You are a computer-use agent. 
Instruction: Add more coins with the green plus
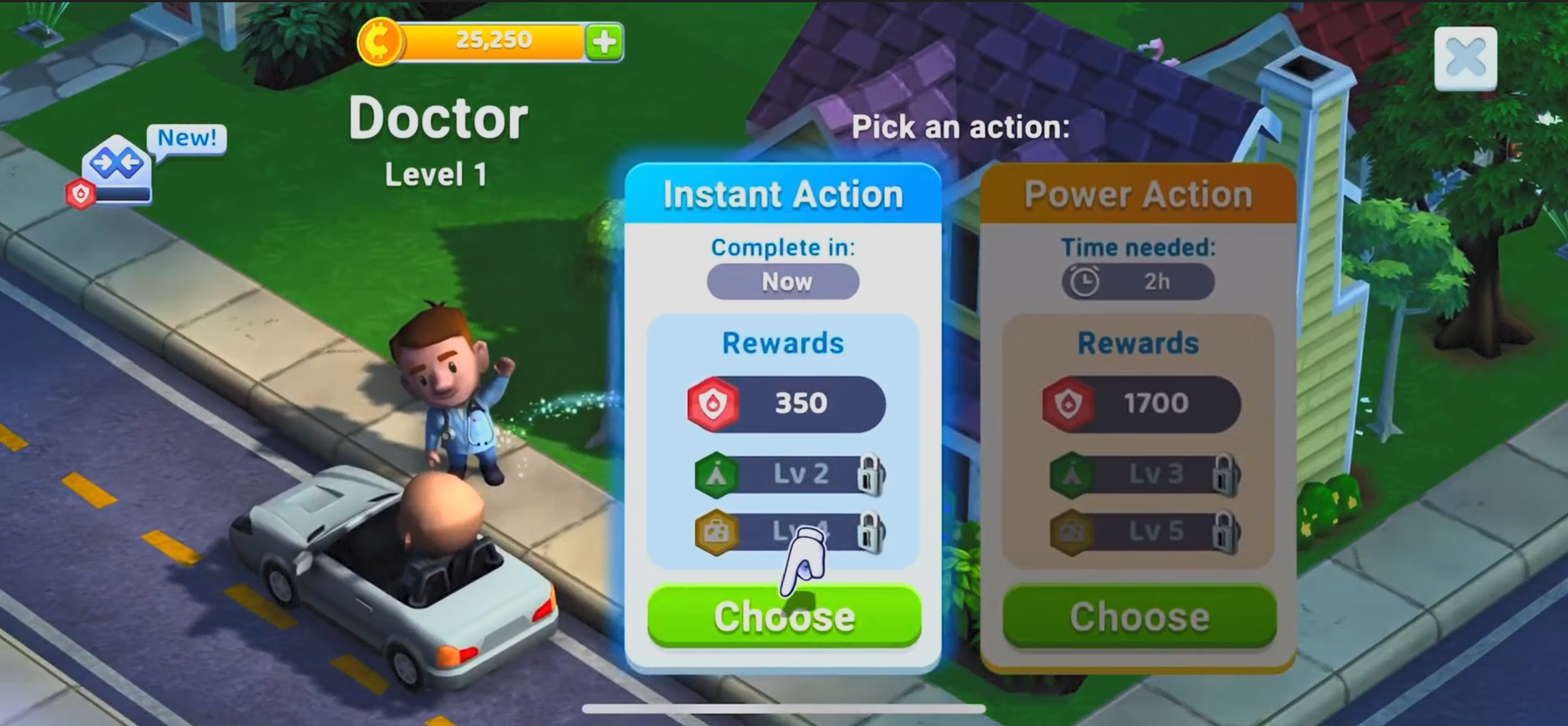pos(604,42)
